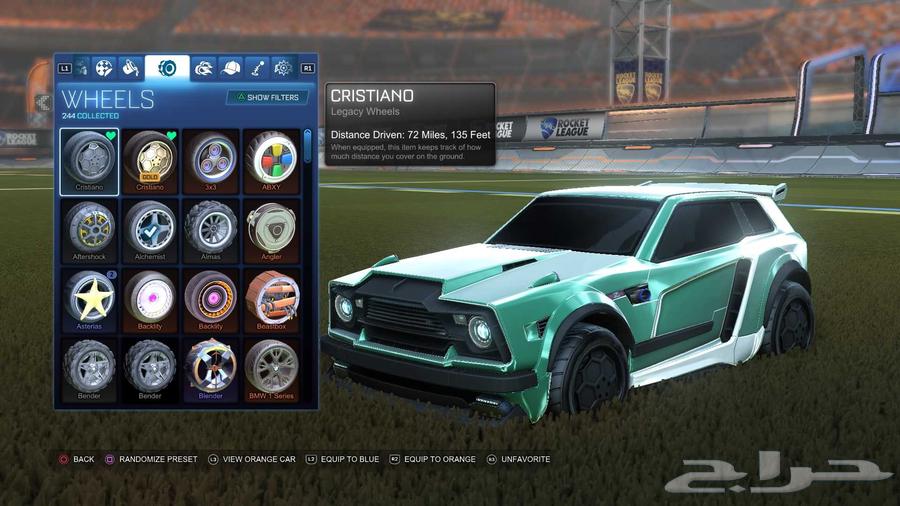This screenshot has height=506, width=900.
Task: Switch to the paint finish tab
Action: (130, 68)
